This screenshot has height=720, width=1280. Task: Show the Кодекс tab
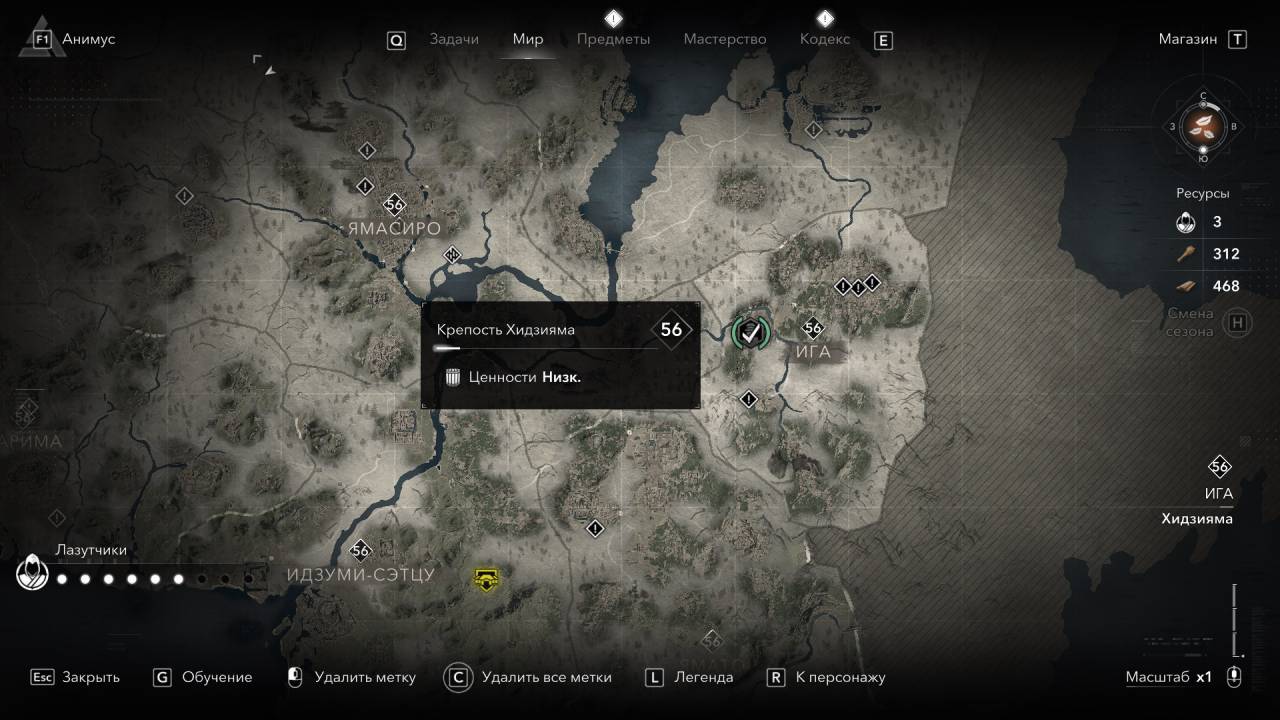[x=824, y=39]
